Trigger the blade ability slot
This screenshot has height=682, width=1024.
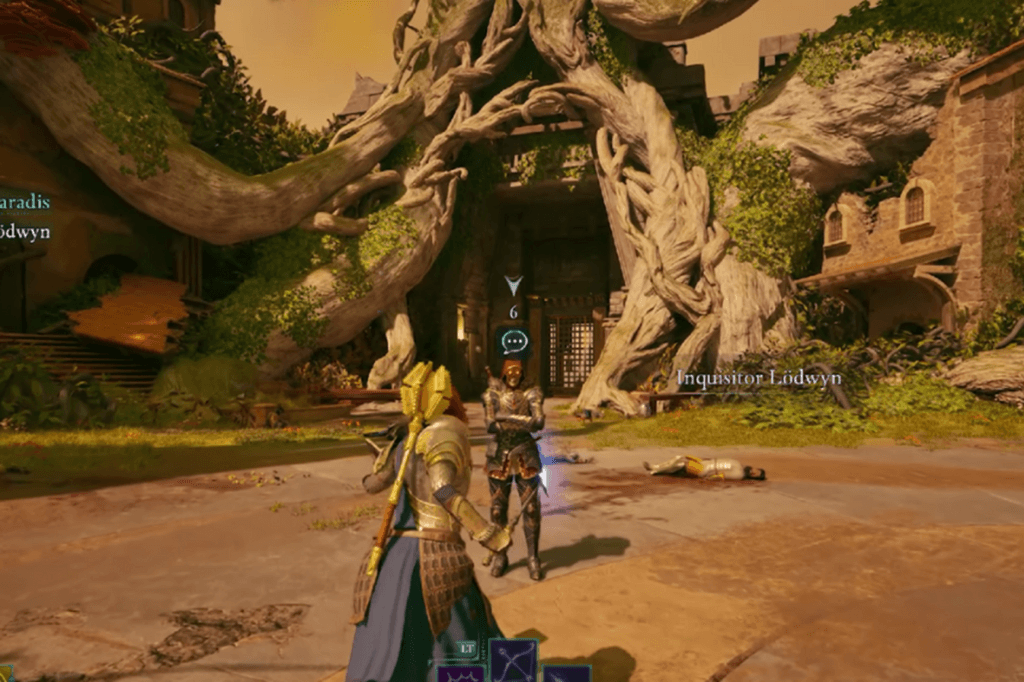click(x=566, y=674)
